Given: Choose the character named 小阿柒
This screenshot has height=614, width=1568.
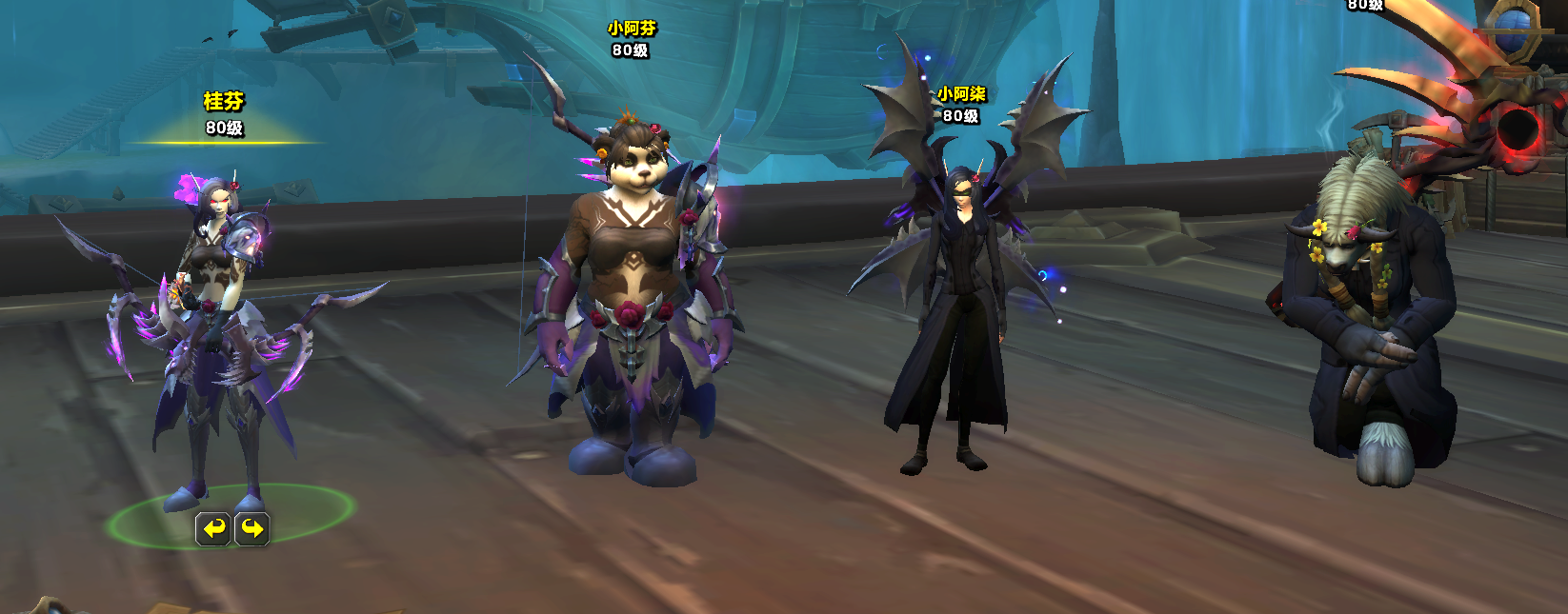Looking at the screenshot, I should [x=955, y=314].
